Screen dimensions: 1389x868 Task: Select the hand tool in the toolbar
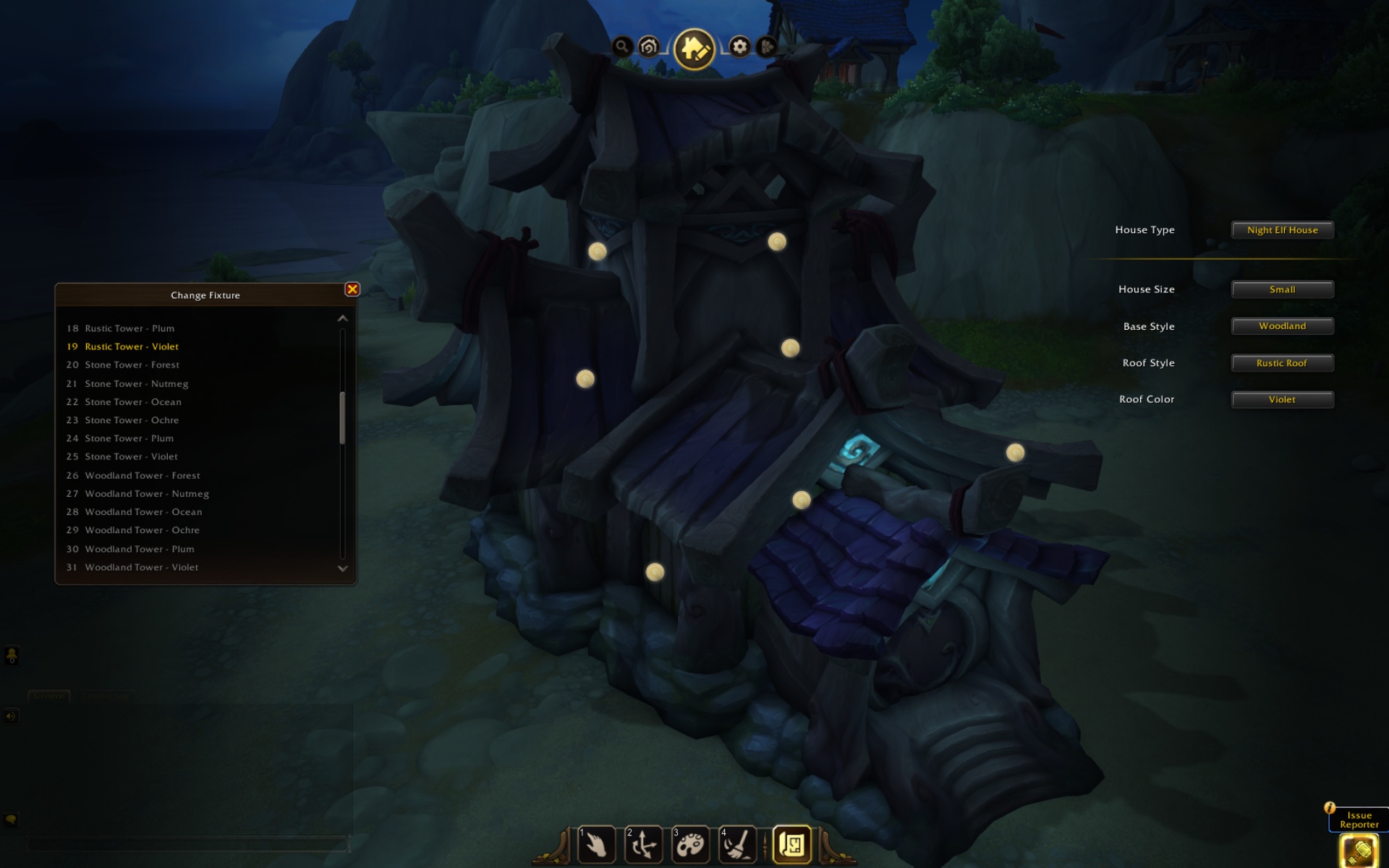(x=596, y=844)
